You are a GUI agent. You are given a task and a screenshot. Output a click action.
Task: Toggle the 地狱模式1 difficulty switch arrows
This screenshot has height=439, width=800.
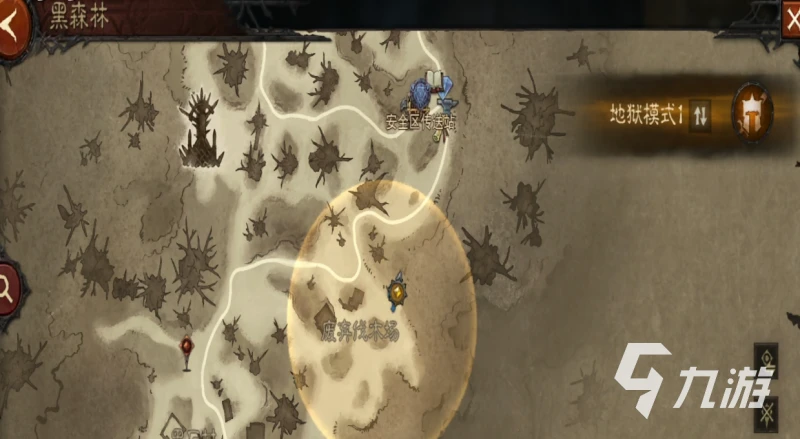click(x=701, y=116)
